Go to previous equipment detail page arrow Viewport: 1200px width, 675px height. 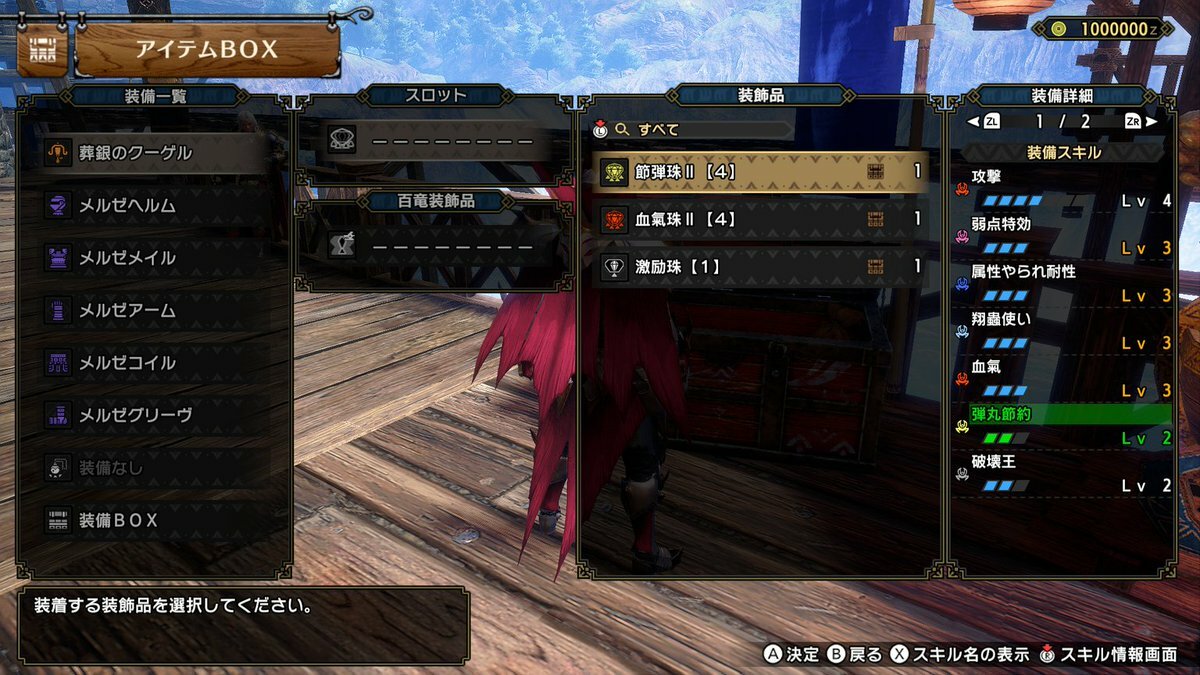pyautogui.click(x=972, y=121)
